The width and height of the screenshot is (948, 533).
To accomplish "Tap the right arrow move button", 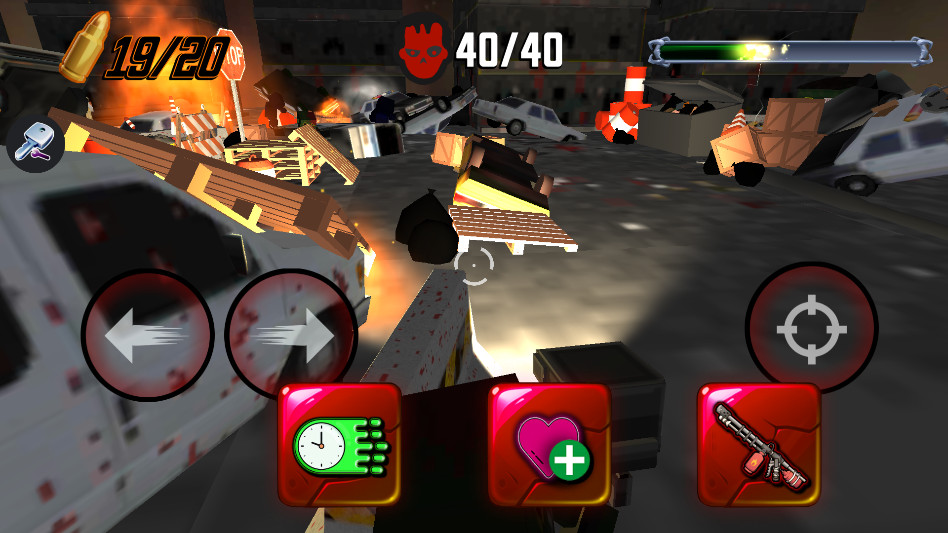I will pyautogui.click(x=291, y=335).
